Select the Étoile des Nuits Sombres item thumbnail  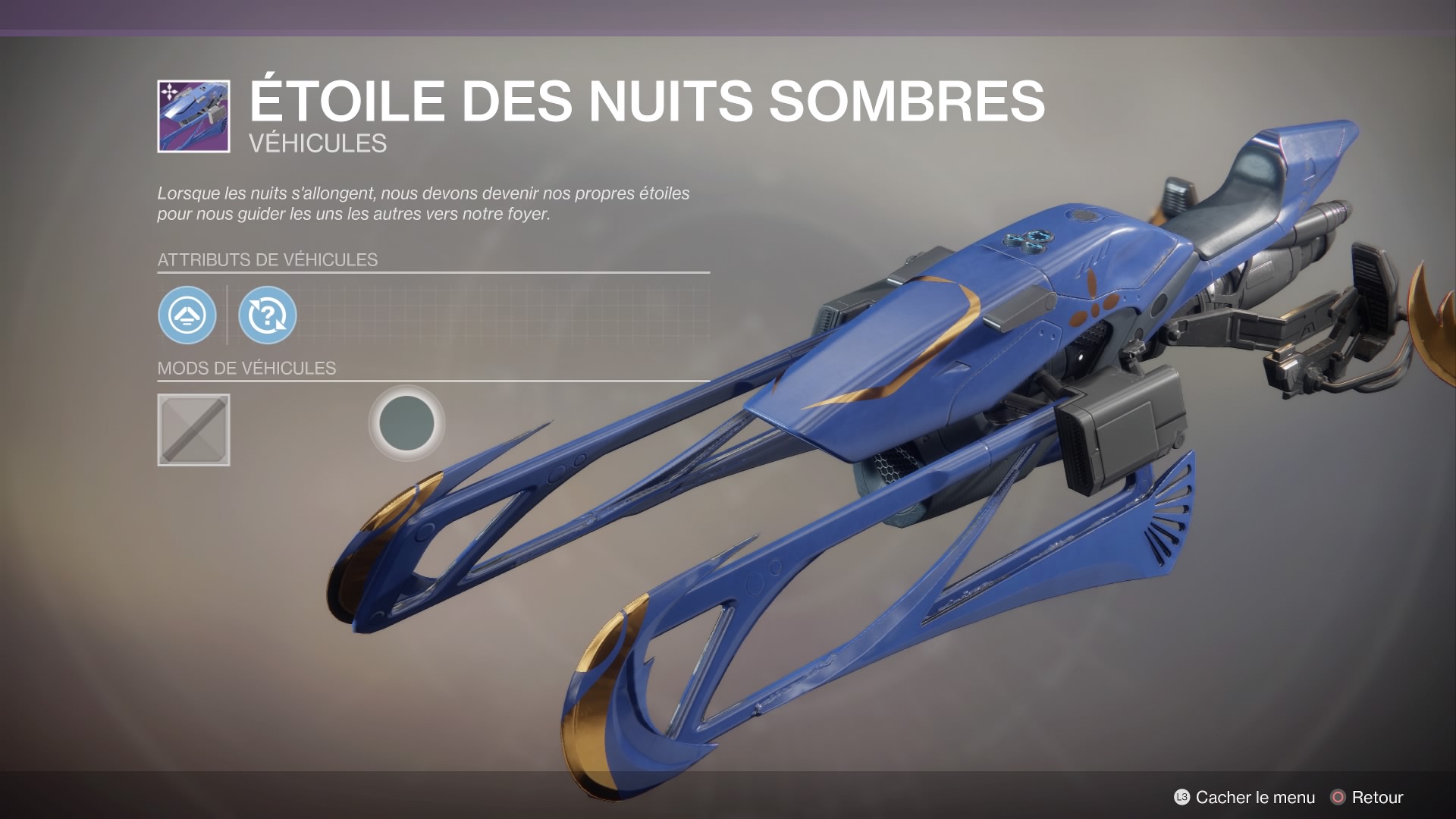pos(193,116)
